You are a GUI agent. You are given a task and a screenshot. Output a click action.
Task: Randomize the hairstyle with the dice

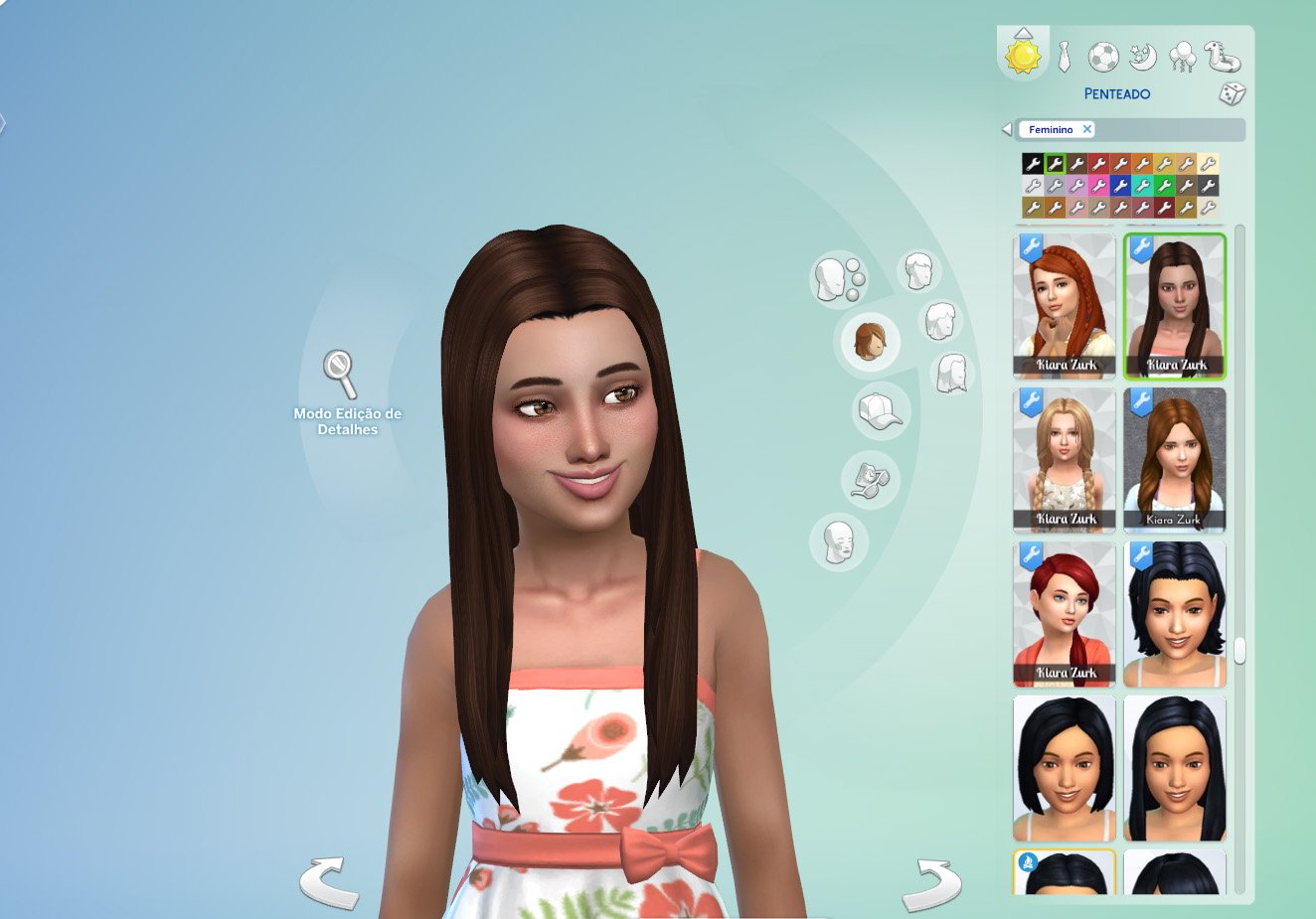[1232, 94]
